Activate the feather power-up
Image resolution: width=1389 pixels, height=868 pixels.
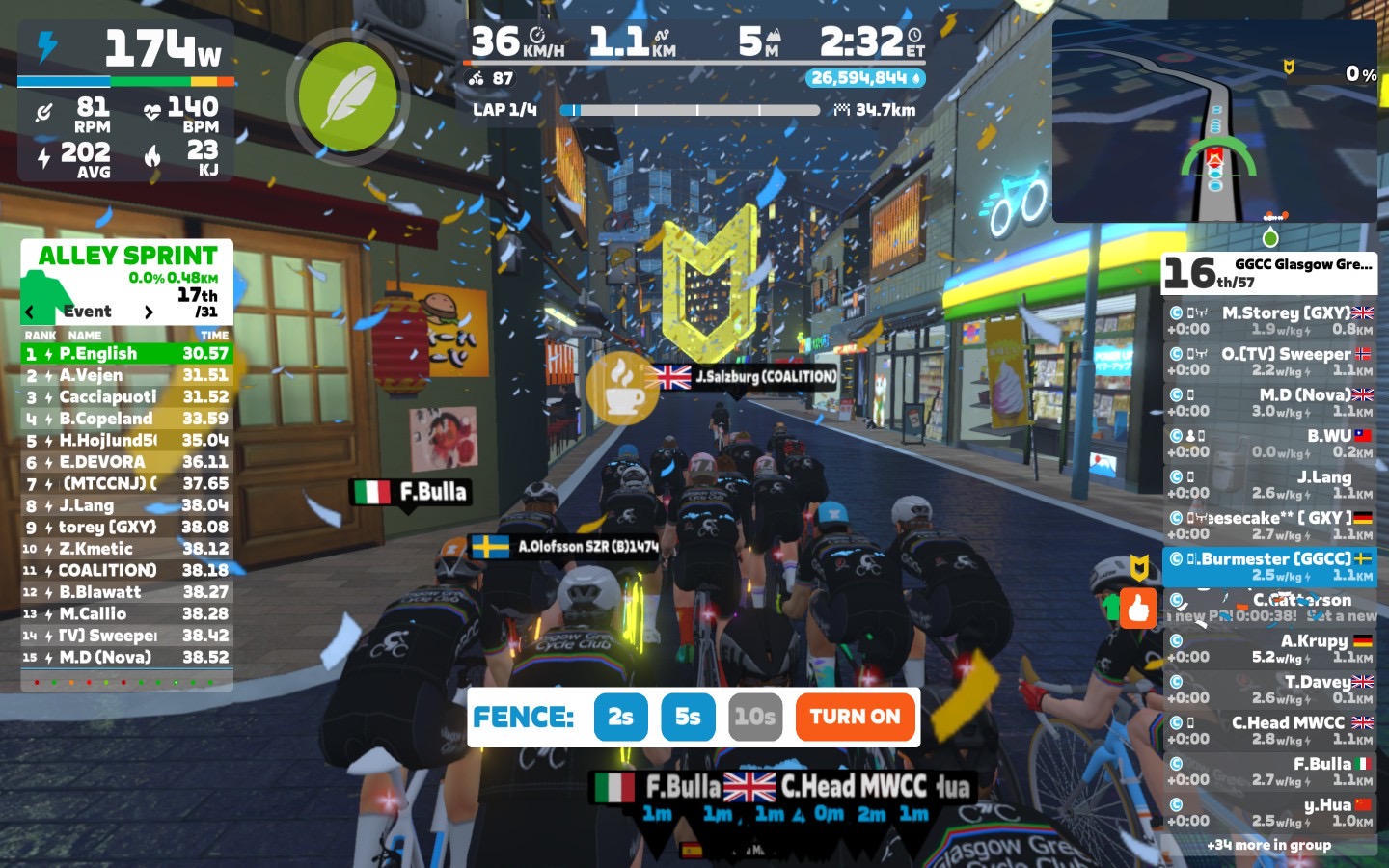pyautogui.click(x=347, y=97)
